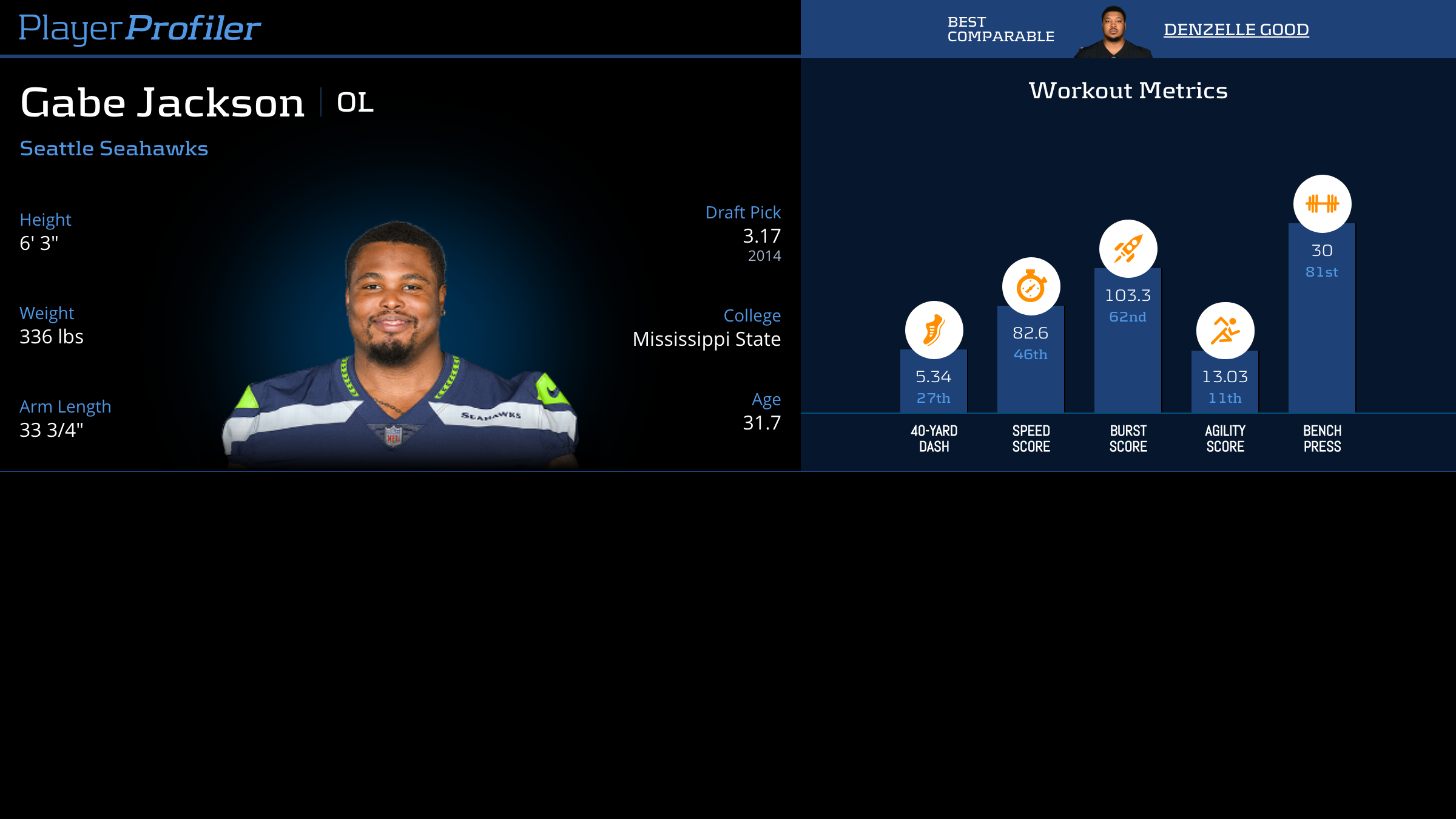Click the 40-yard dash shoe icon
This screenshot has height=819, width=1456.
point(934,330)
